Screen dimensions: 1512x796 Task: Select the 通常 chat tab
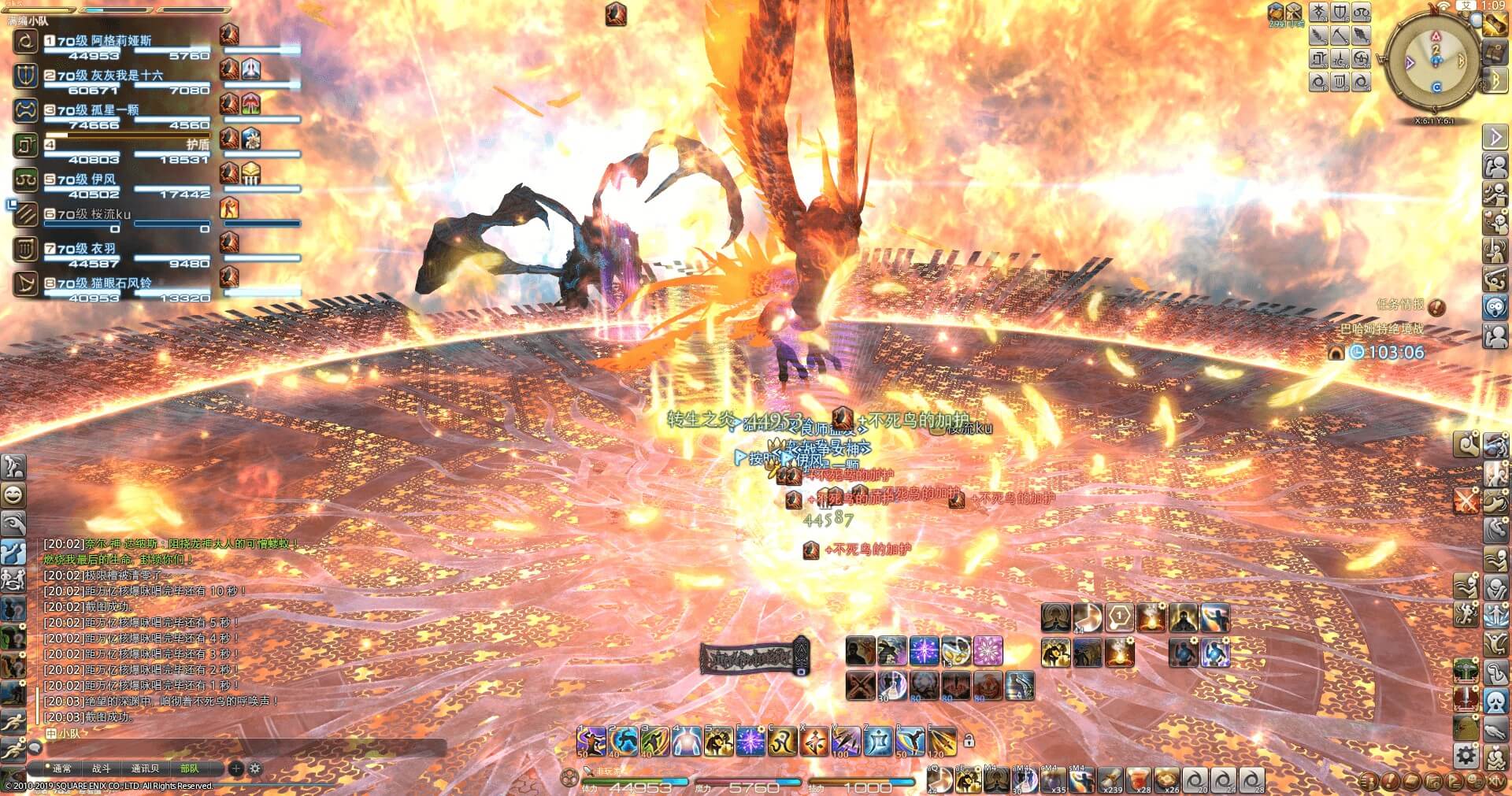(x=61, y=768)
